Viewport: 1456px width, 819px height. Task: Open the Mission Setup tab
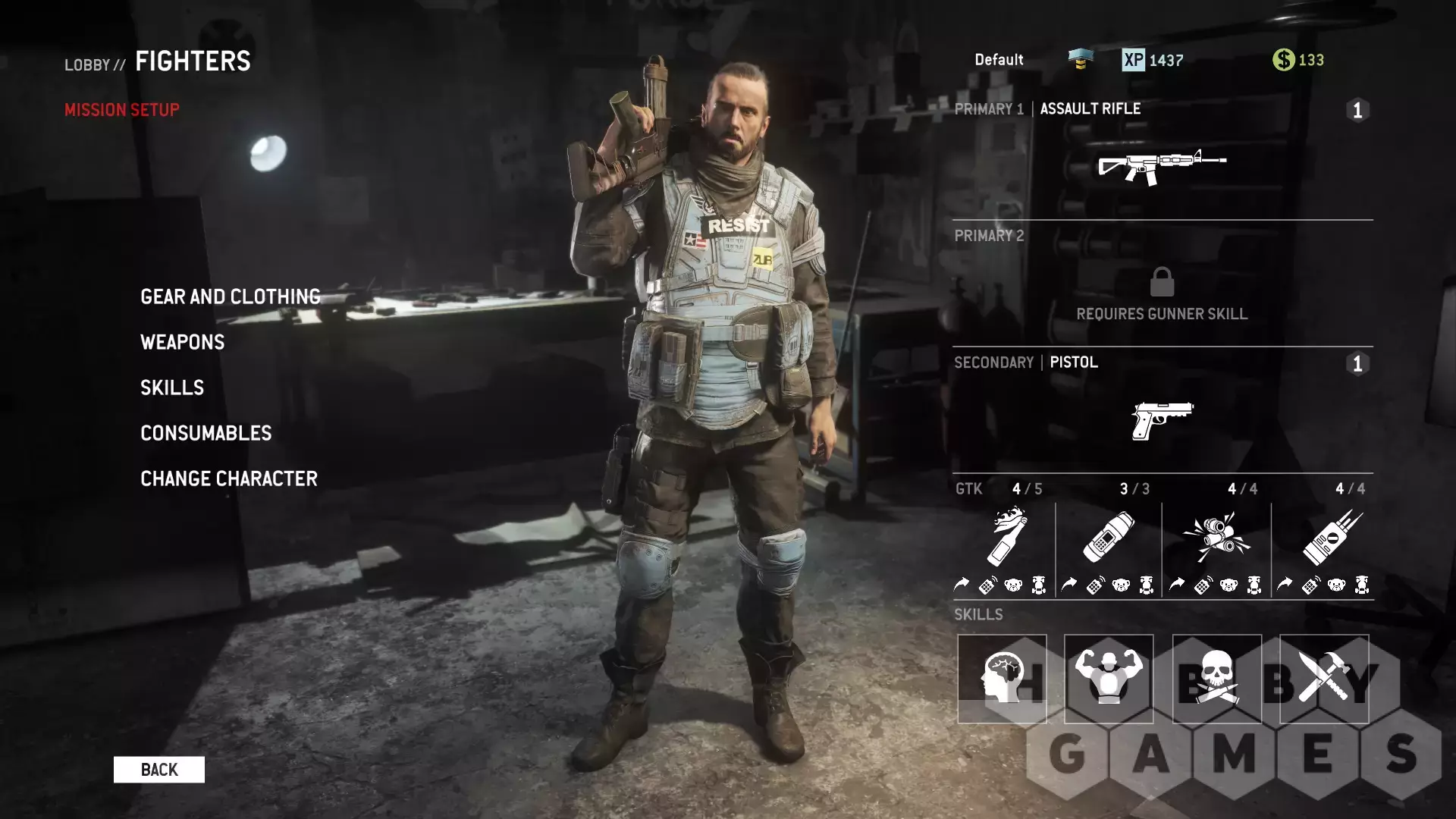click(122, 110)
